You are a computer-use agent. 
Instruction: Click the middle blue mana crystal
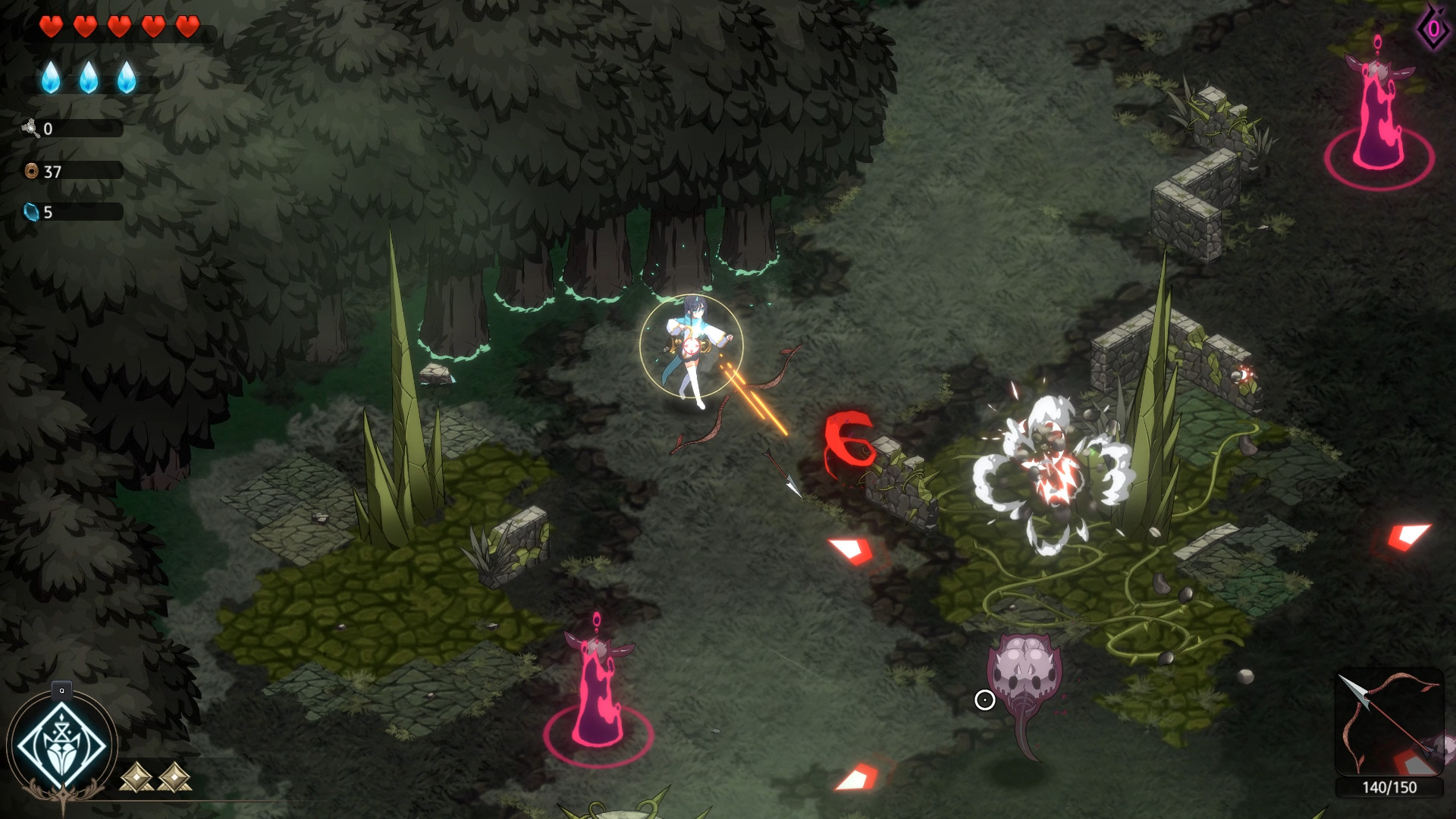89,78
